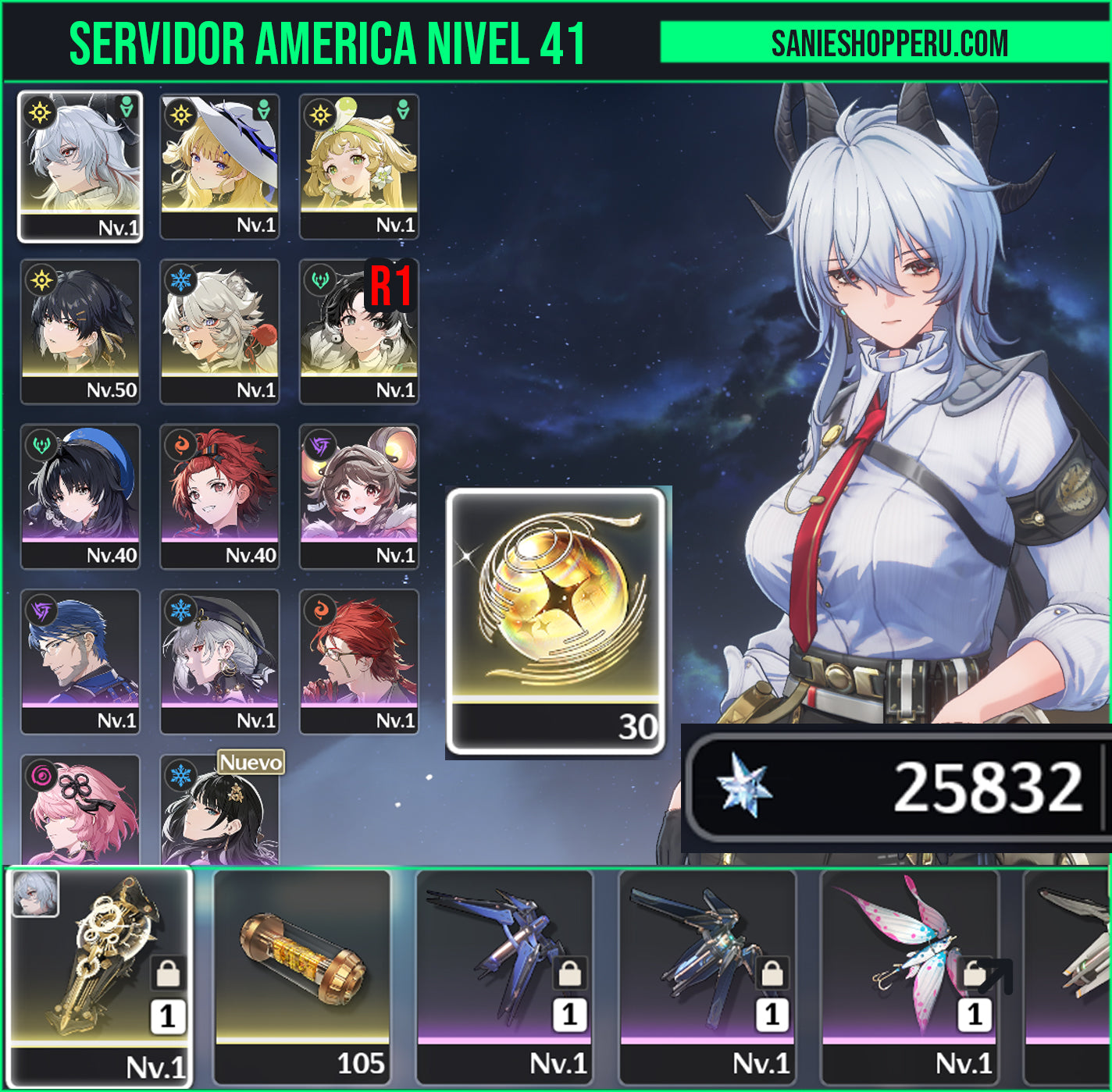Pick the black-haired Nv.50 character
The image size is (1112, 1092).
80,331
